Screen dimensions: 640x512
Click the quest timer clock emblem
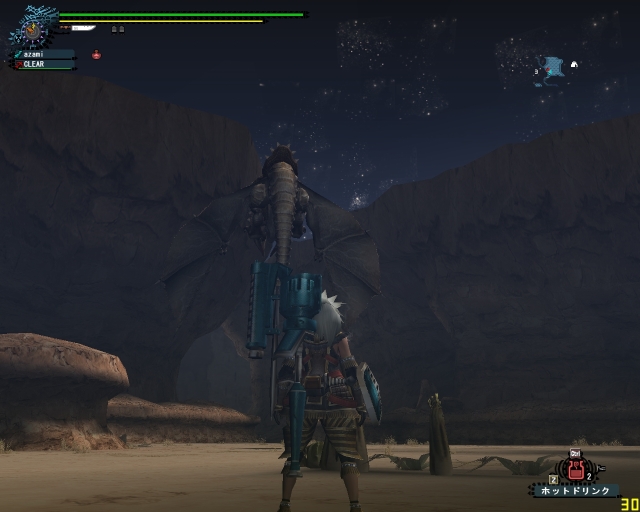pyautogui.click(x=33, y=30)
